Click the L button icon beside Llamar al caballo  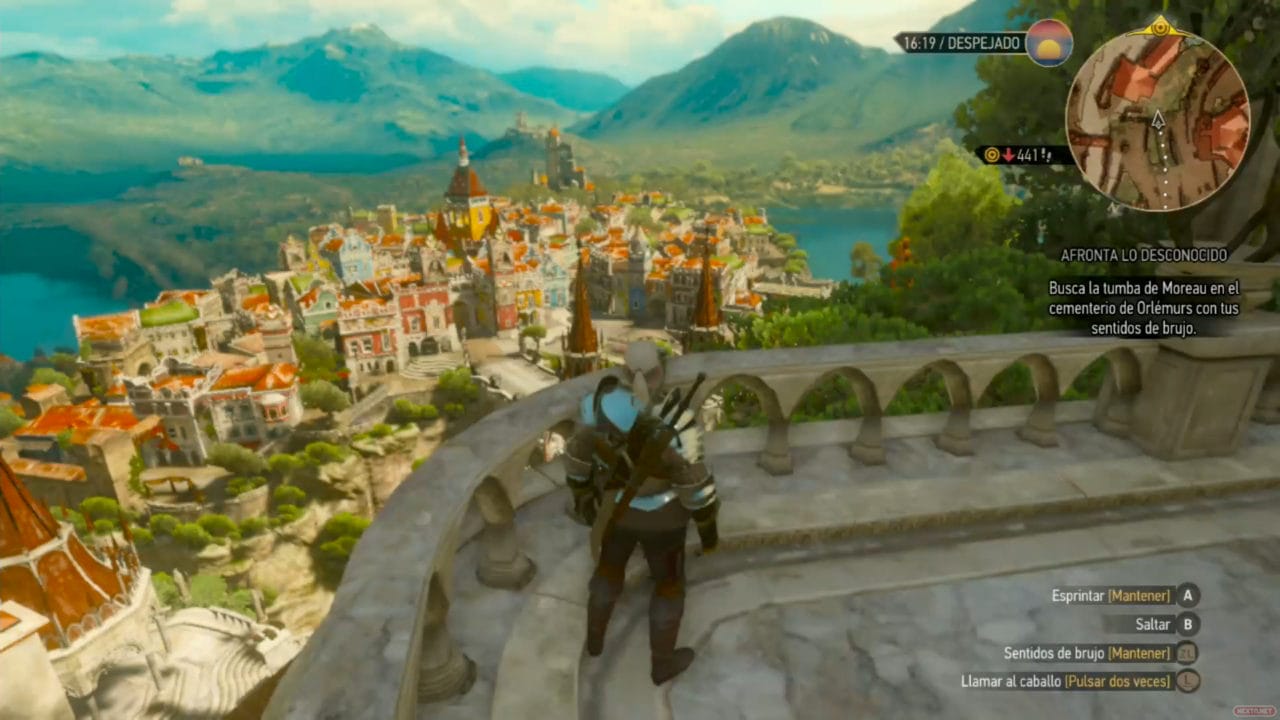(1187, 681)
